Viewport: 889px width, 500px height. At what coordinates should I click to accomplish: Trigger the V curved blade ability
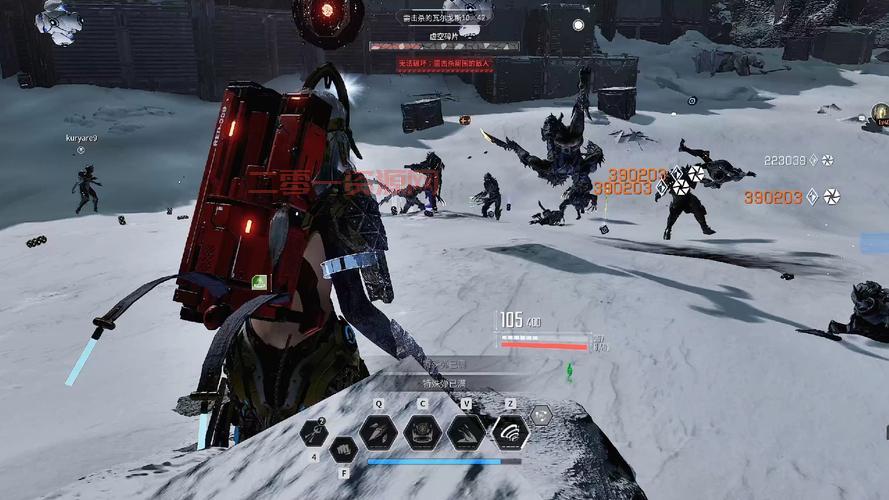click(x=466, y=432)
